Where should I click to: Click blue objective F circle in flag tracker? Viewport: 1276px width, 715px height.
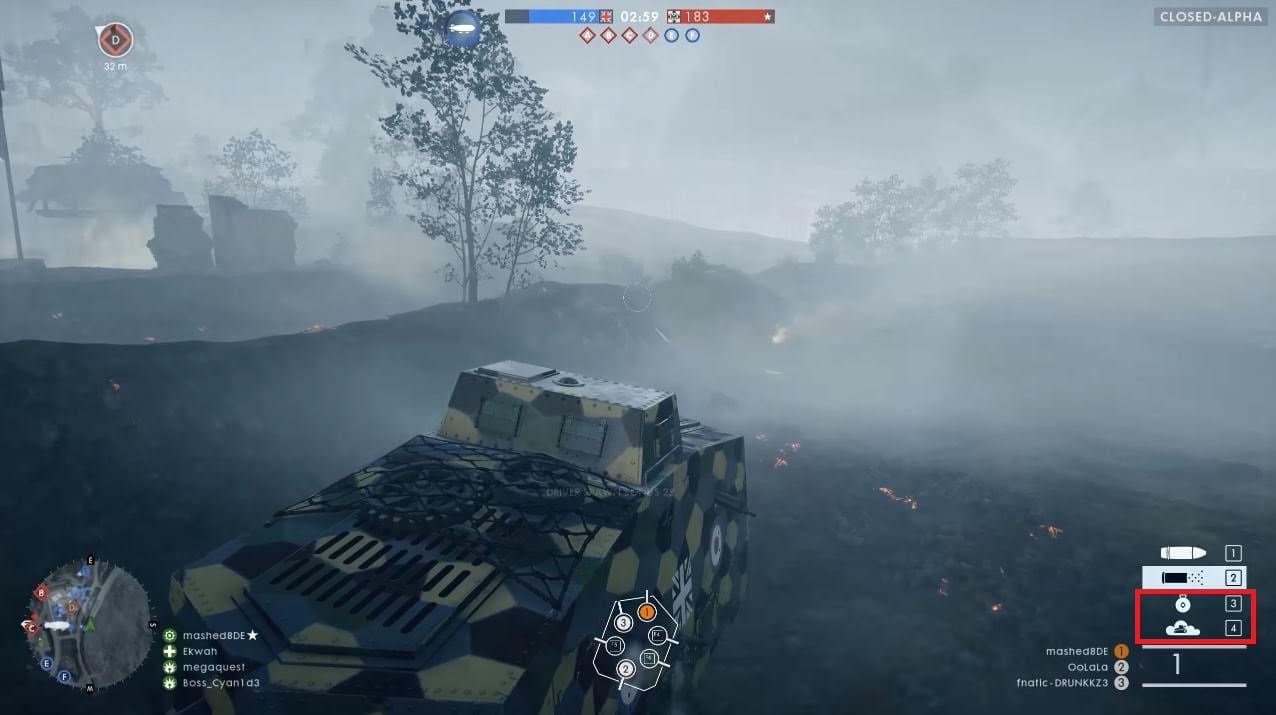pos(692,36)
